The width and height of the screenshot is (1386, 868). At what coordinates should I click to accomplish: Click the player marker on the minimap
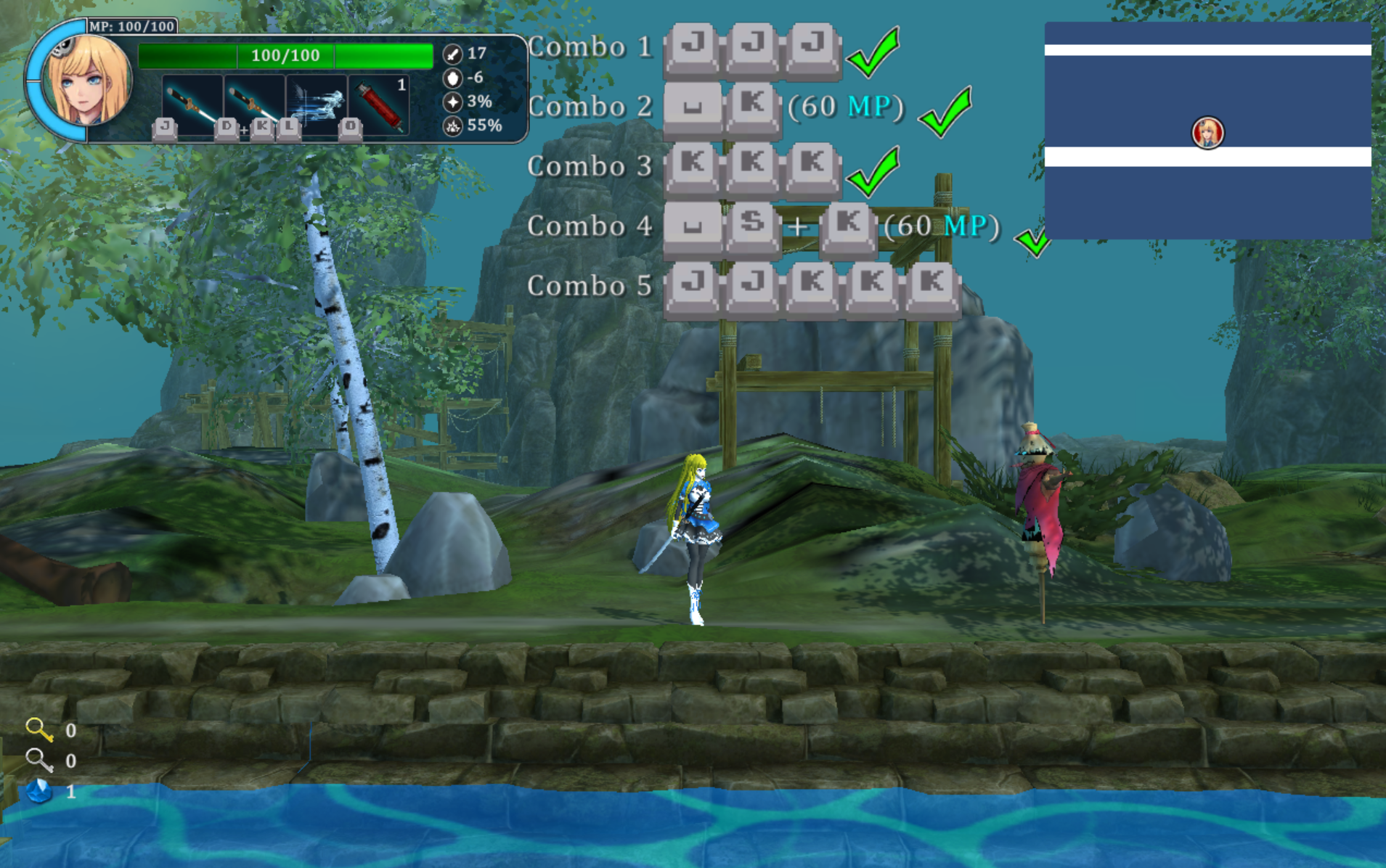[x=1207, y=133]
